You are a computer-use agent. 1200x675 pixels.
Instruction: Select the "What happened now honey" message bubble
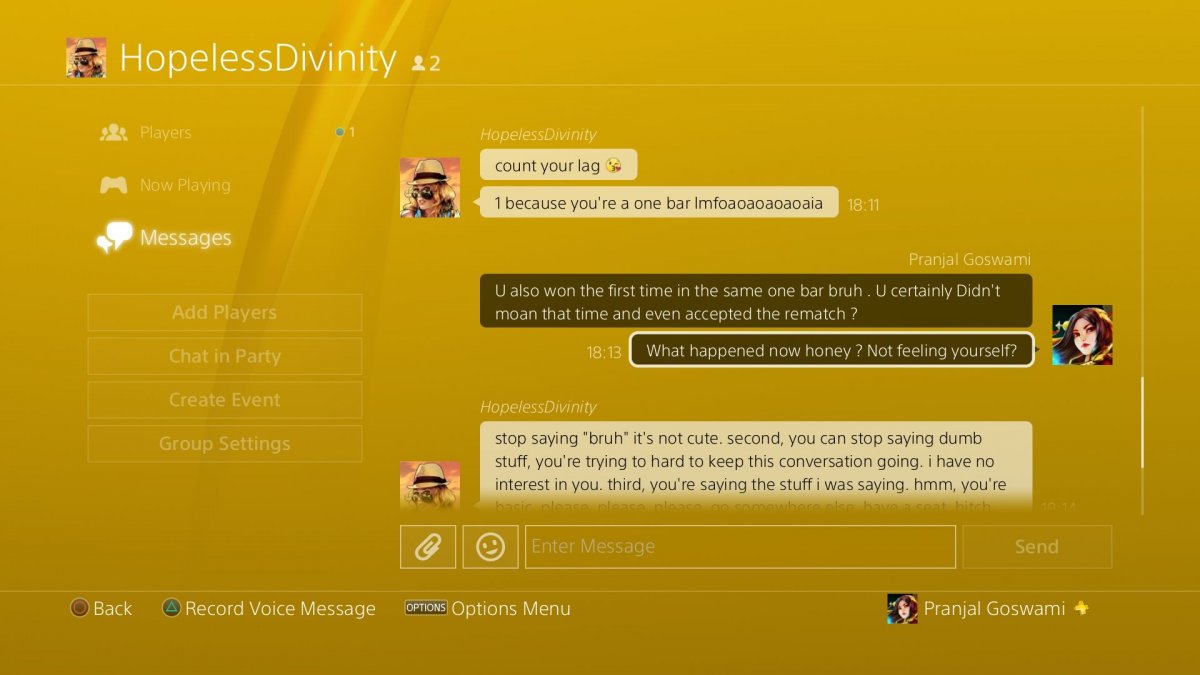pos(831,350)
